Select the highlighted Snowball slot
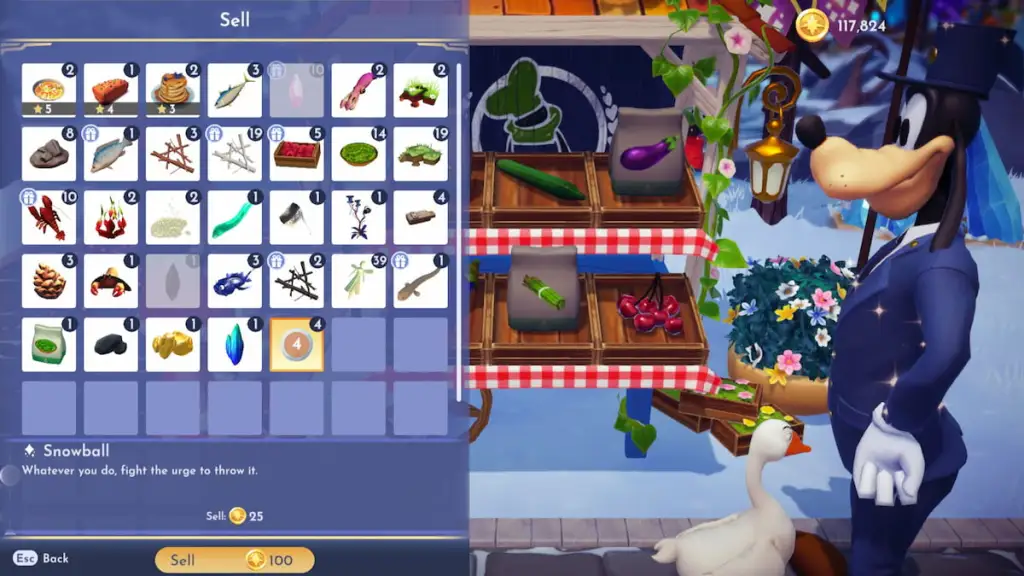 pyautogui.click(x=296, y=344)
